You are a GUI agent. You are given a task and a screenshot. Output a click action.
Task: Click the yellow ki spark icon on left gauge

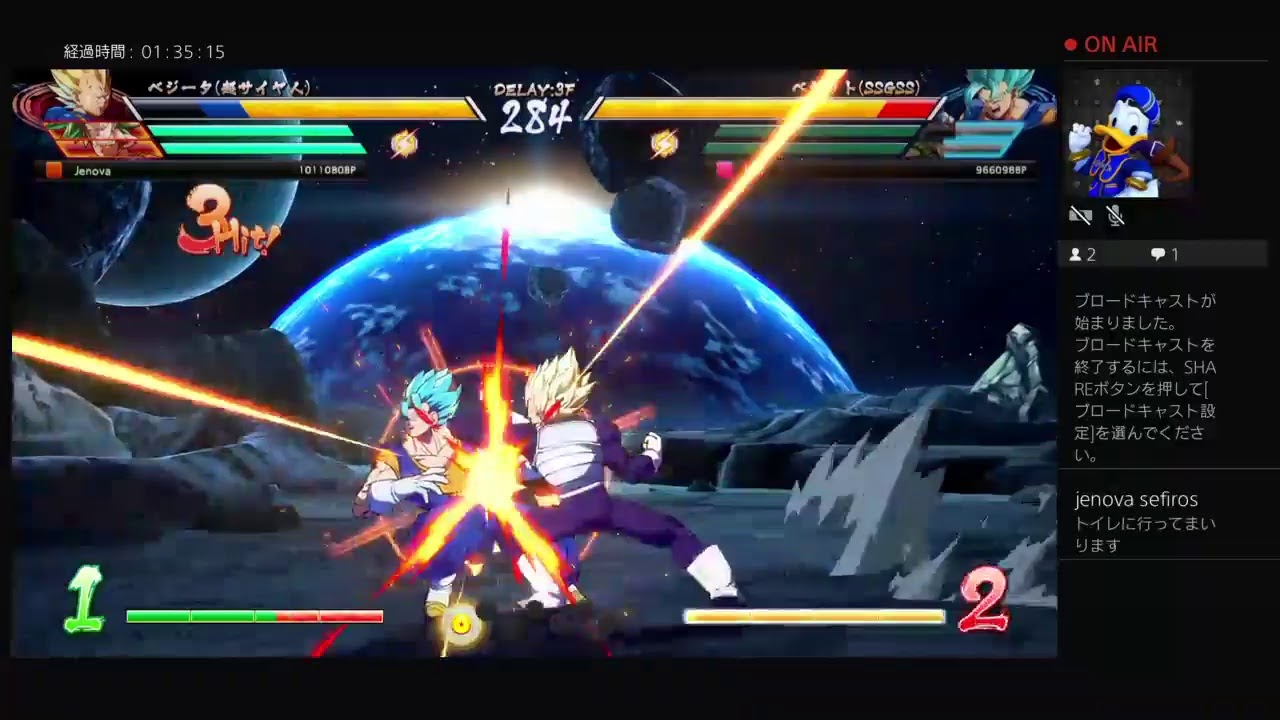pos(404,143)
